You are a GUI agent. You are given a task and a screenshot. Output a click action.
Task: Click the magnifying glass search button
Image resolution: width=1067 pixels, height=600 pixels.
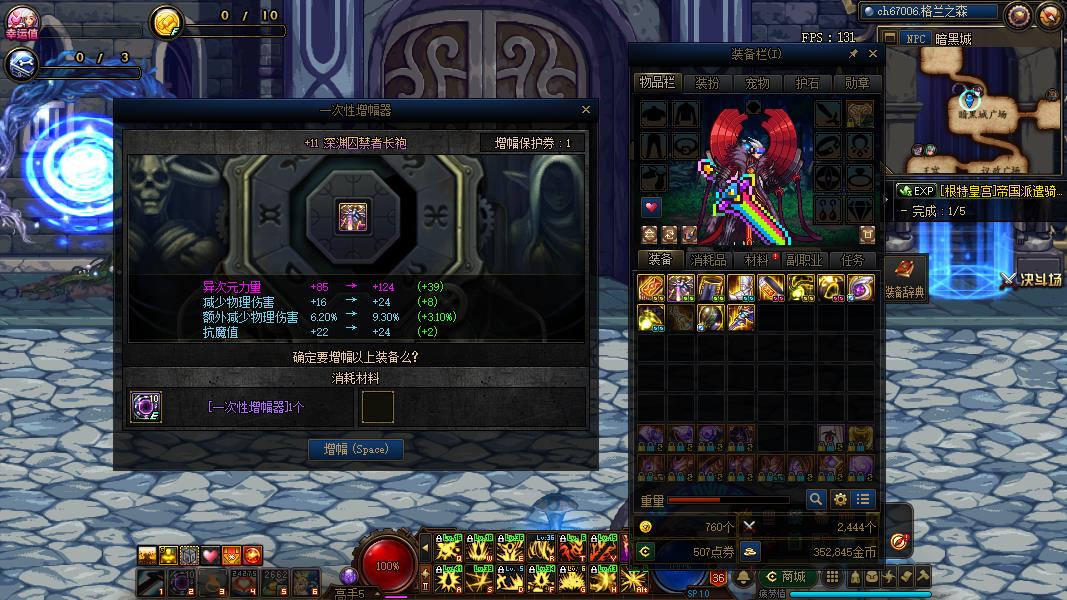point(816,499)
